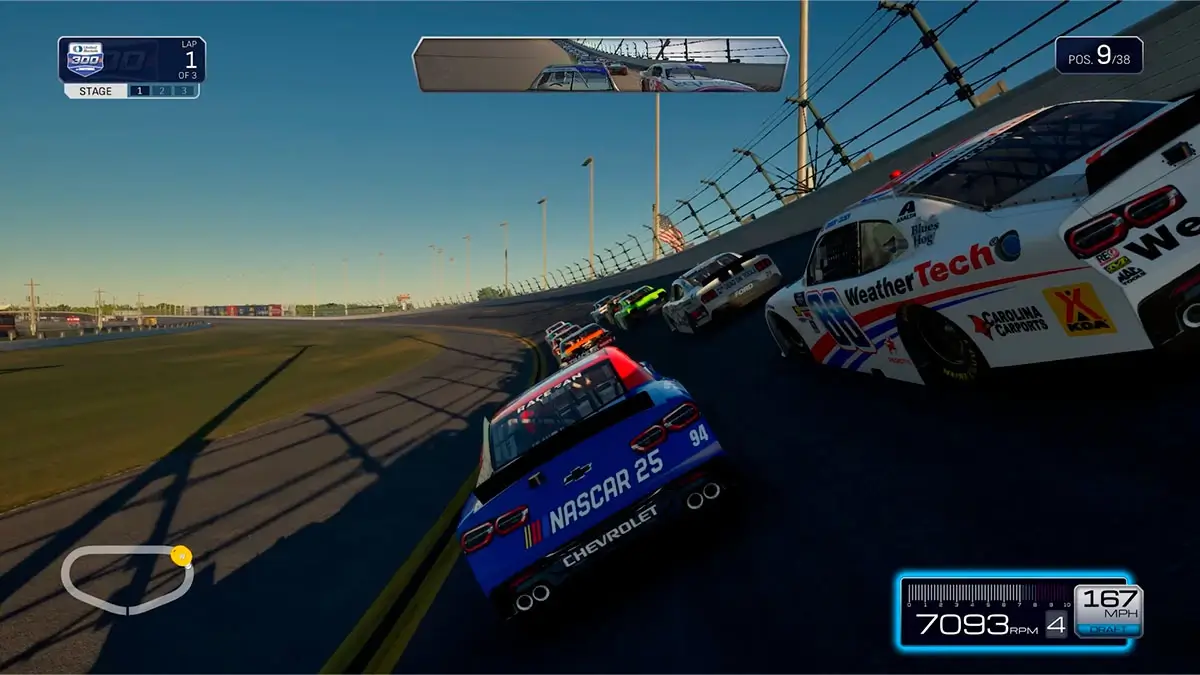Click the rear-view mirror display

[x=600, y=65]
